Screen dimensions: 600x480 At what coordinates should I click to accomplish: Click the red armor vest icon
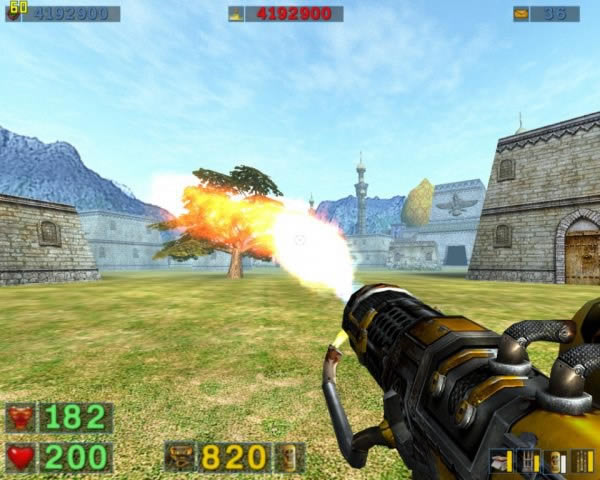20,417
